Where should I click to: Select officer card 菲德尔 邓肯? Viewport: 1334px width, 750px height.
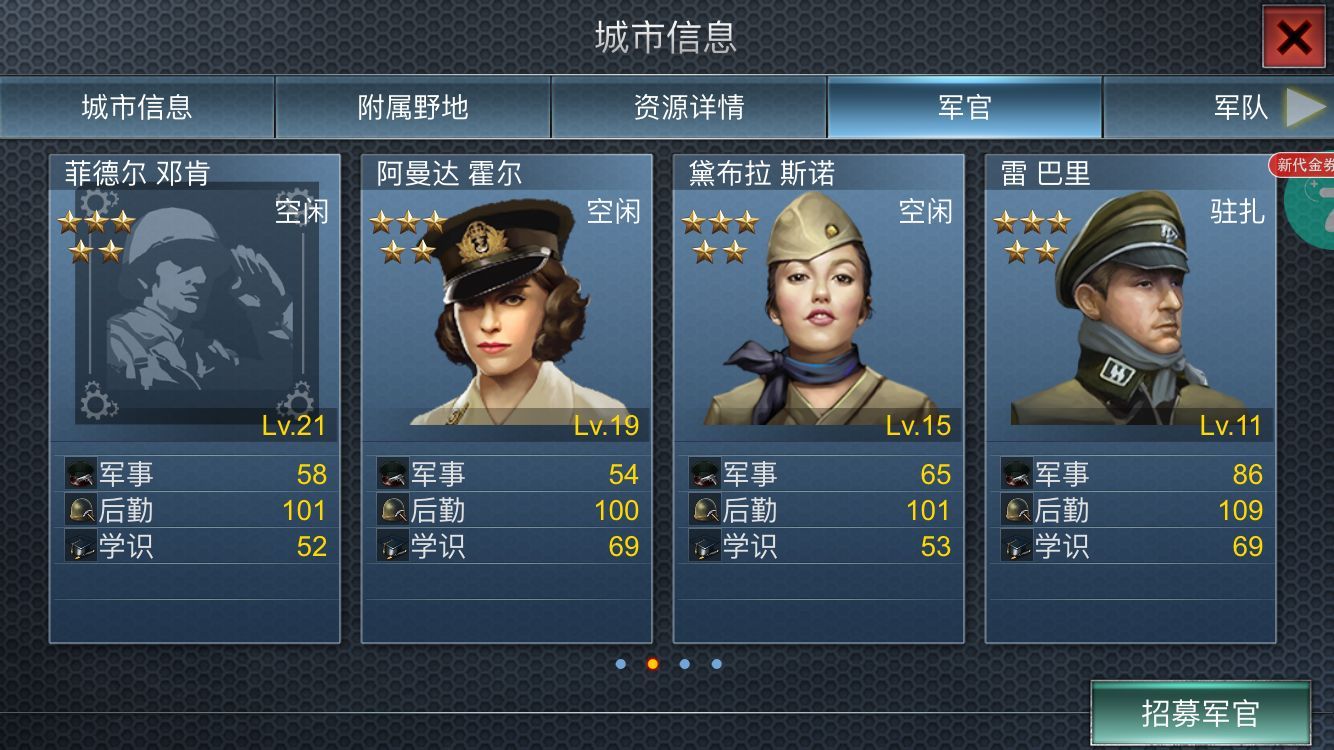coord(195,398)
